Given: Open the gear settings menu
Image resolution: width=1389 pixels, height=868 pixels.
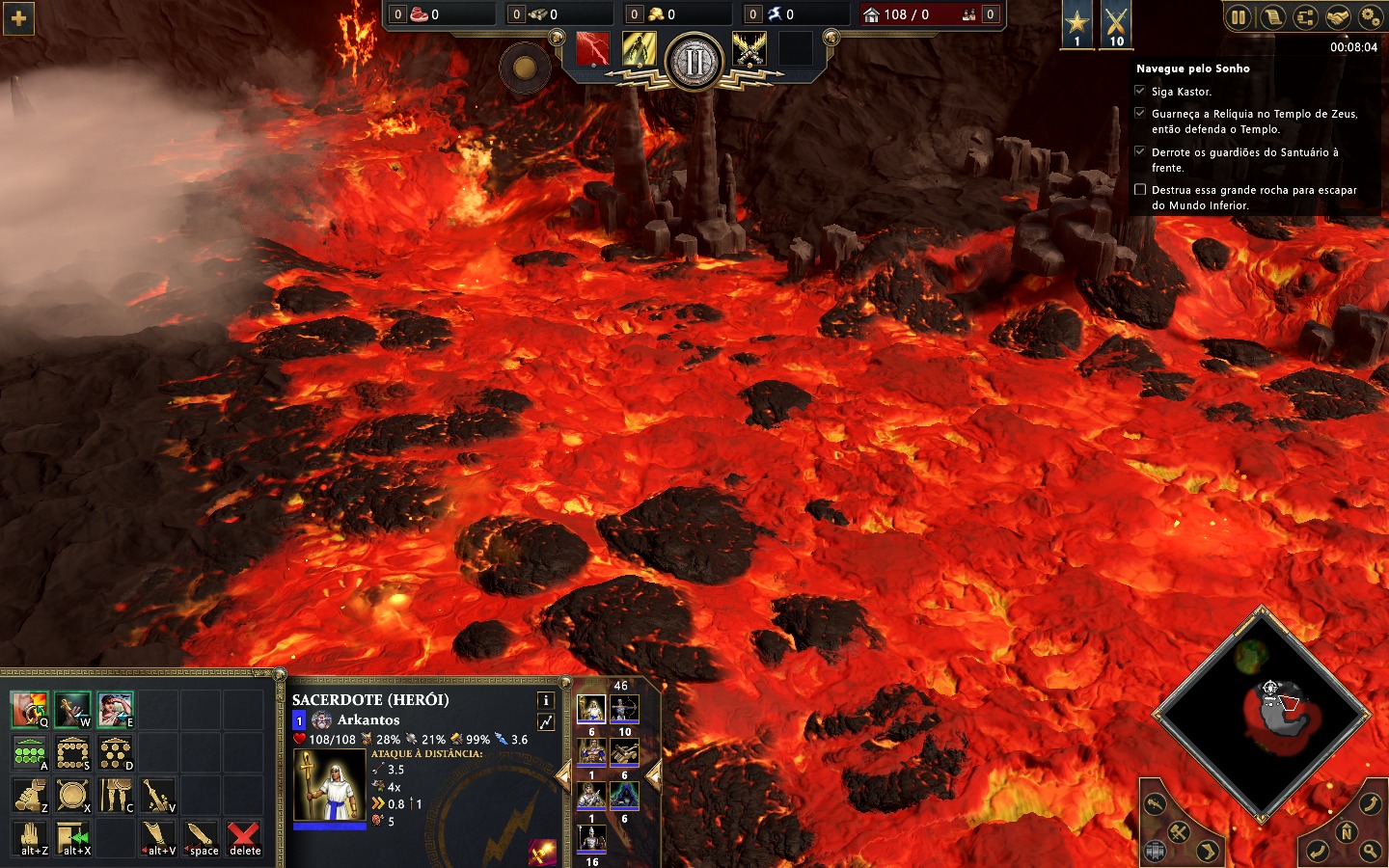Looking at the screenshot, I should pyautogui.click(x=1370, y=16).
